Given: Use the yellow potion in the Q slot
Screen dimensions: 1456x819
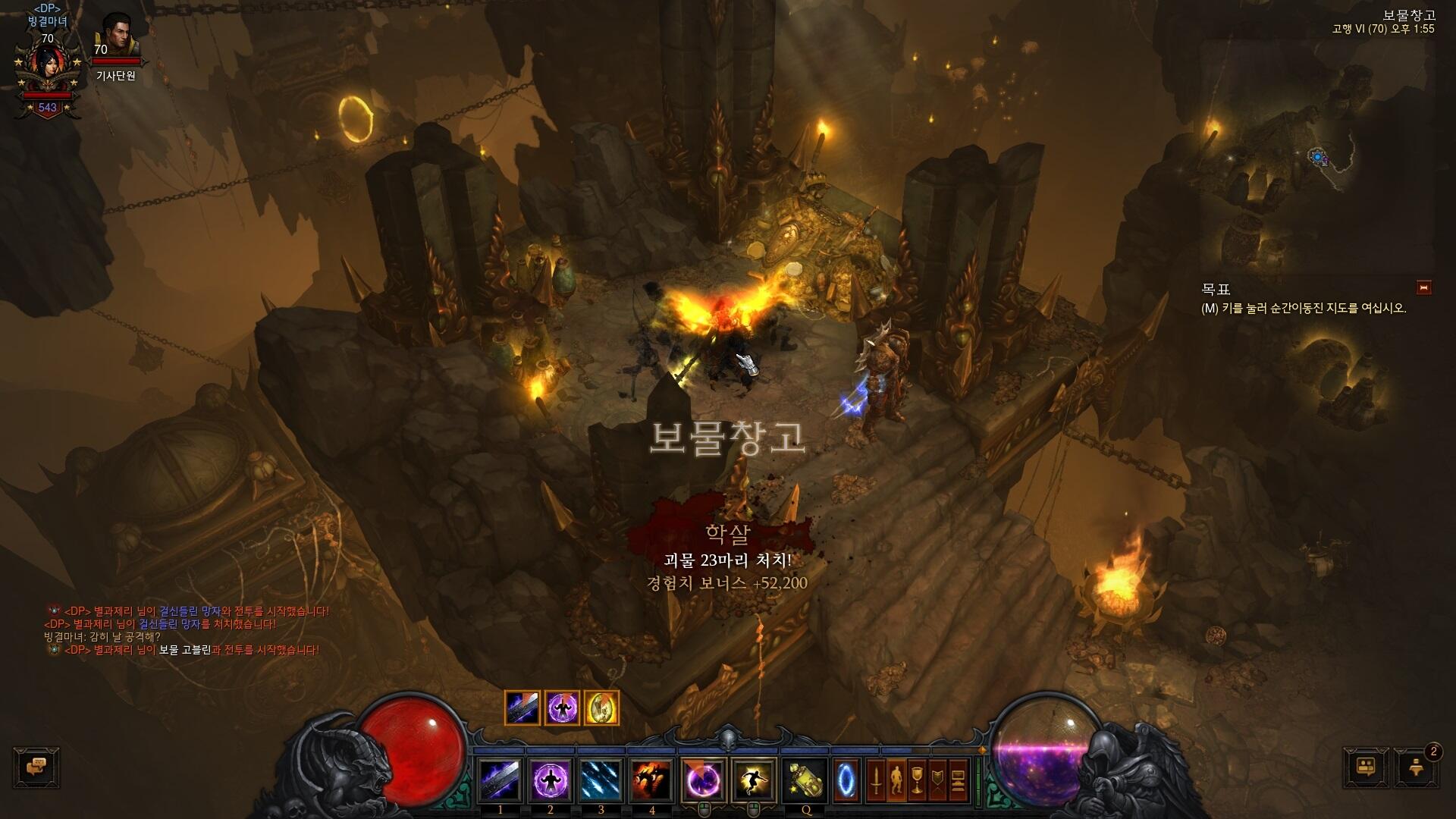Looking at the screenshot, I should pyautogui.click(x=805, y=780).
